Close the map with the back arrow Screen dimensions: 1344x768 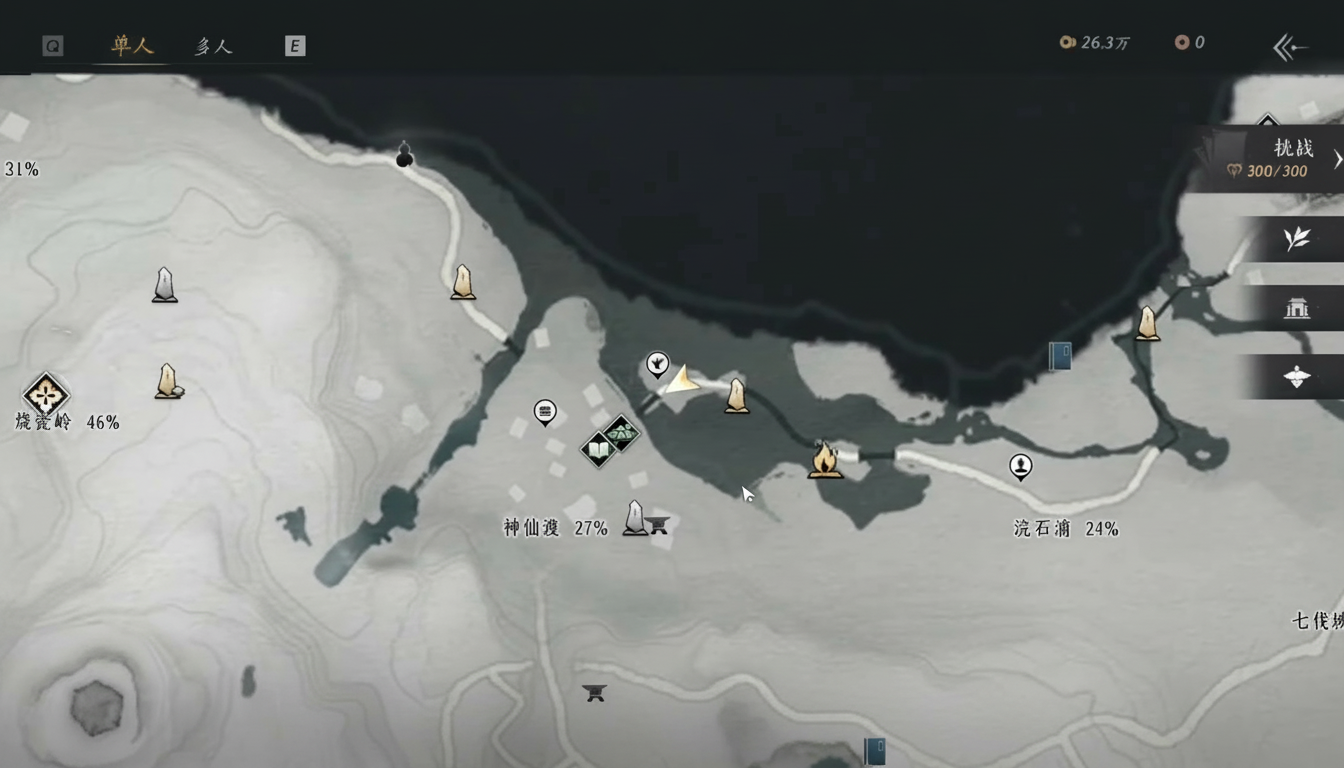(x=1290, y=47)
